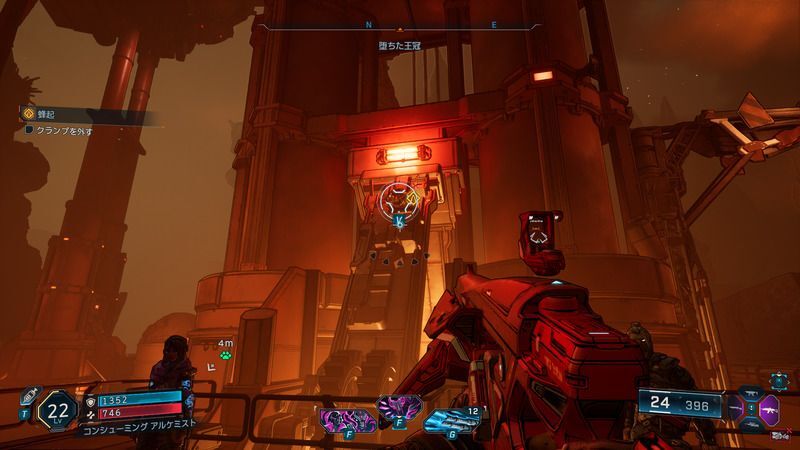Image resolution: width=800 pixels, height=450 pixels.
Task: Use the repair kit syringe icon
Action: (29, 395)
